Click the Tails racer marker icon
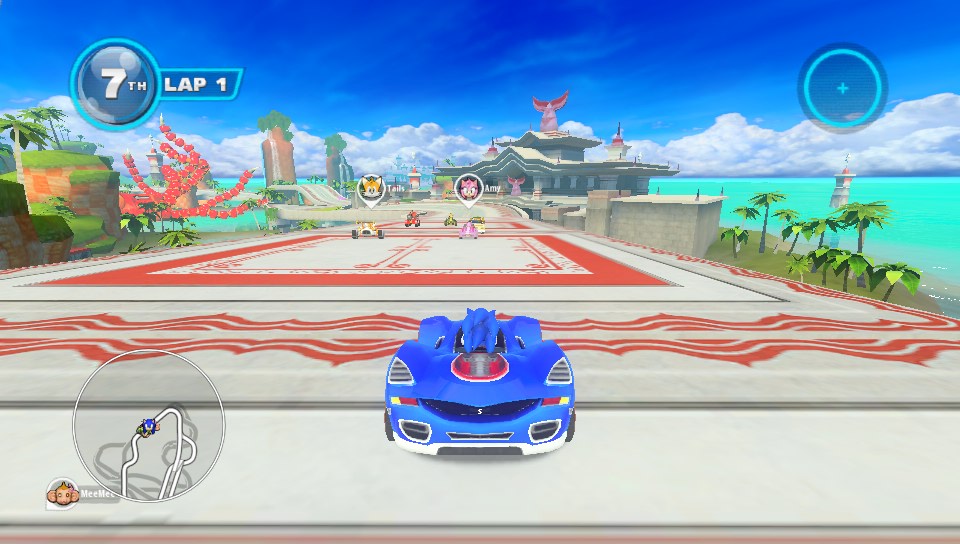 370,187
